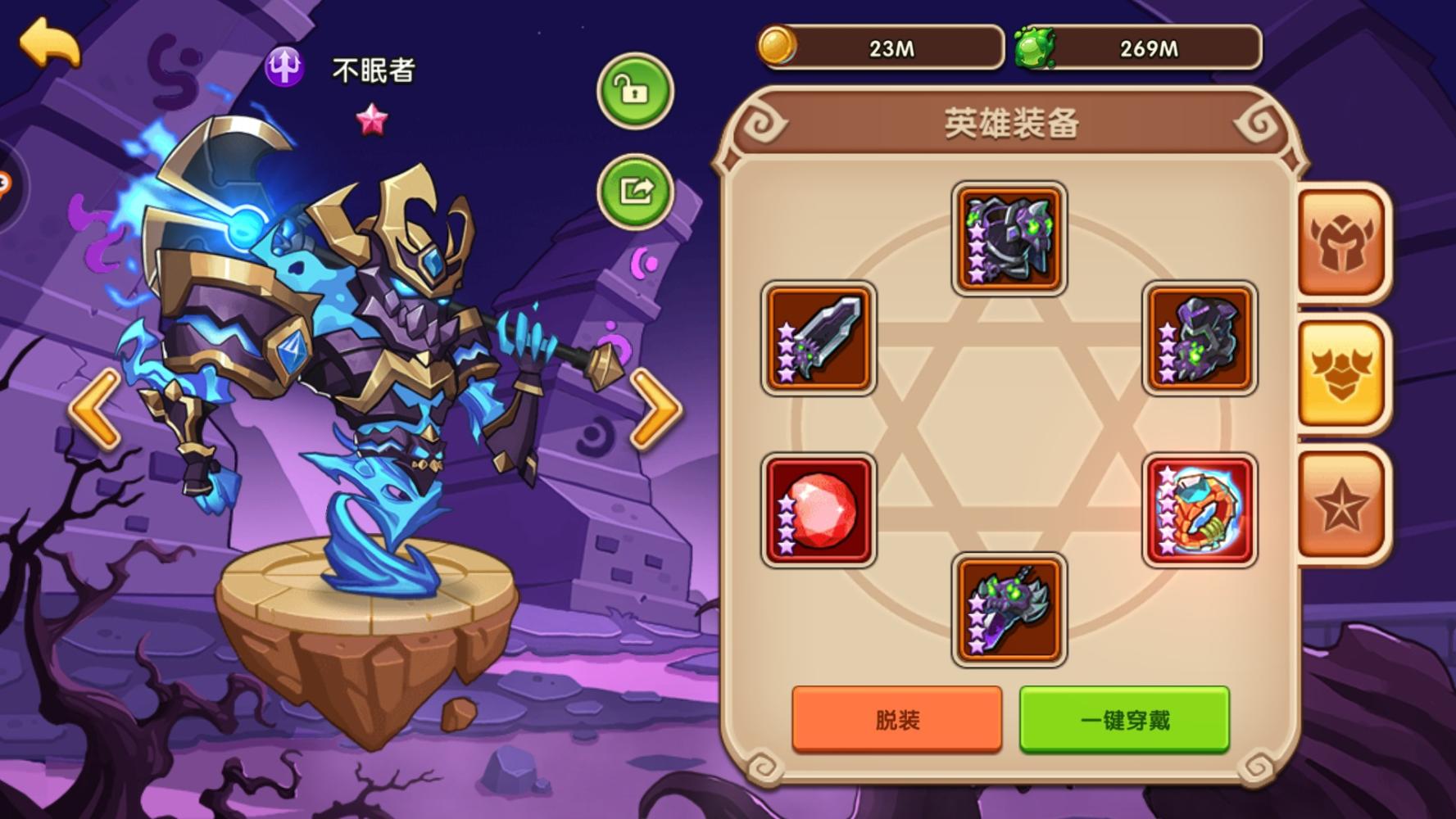Select the orange ring artifact slot
The image size is (1456, 819).
[x=1200, y=510]
